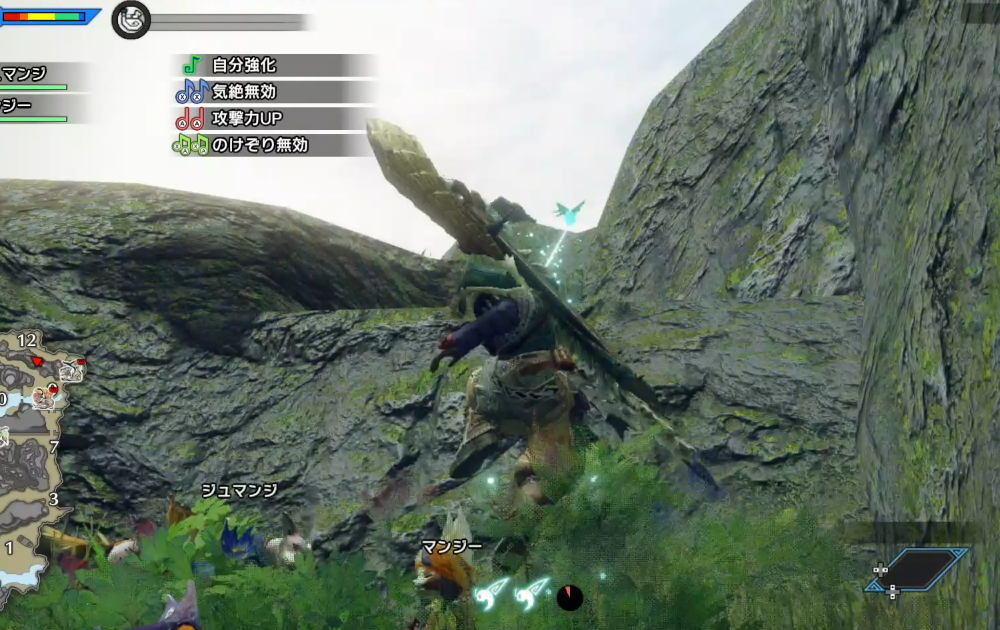Open the item bar selector panel

click(919, 570)
